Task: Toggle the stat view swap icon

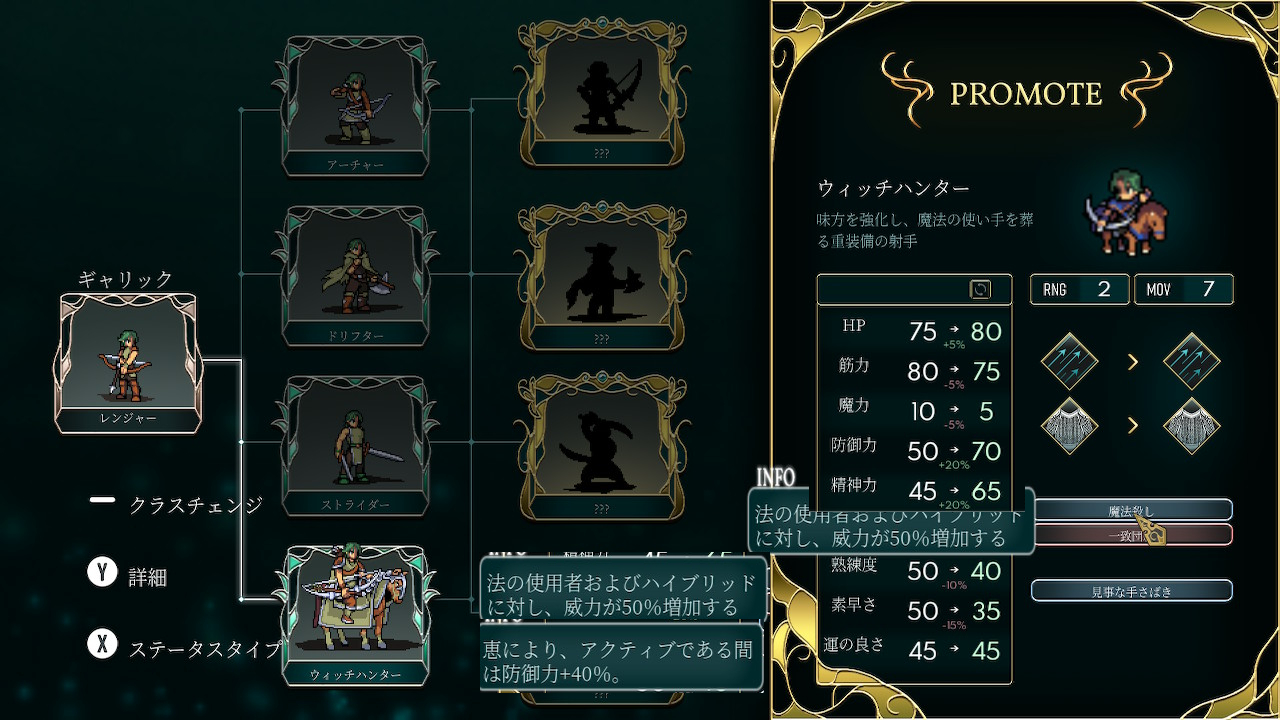Action: [x=980, y=289]
